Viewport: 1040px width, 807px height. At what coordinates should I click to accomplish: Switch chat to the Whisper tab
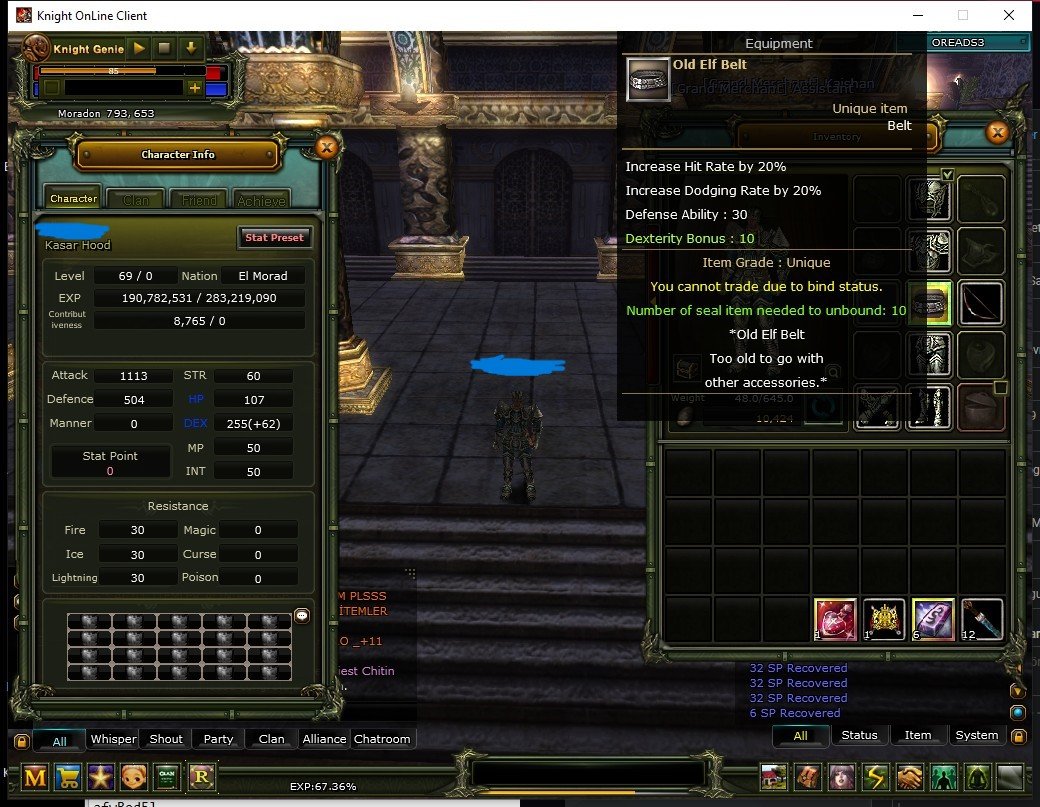click(x=114, y=739)
